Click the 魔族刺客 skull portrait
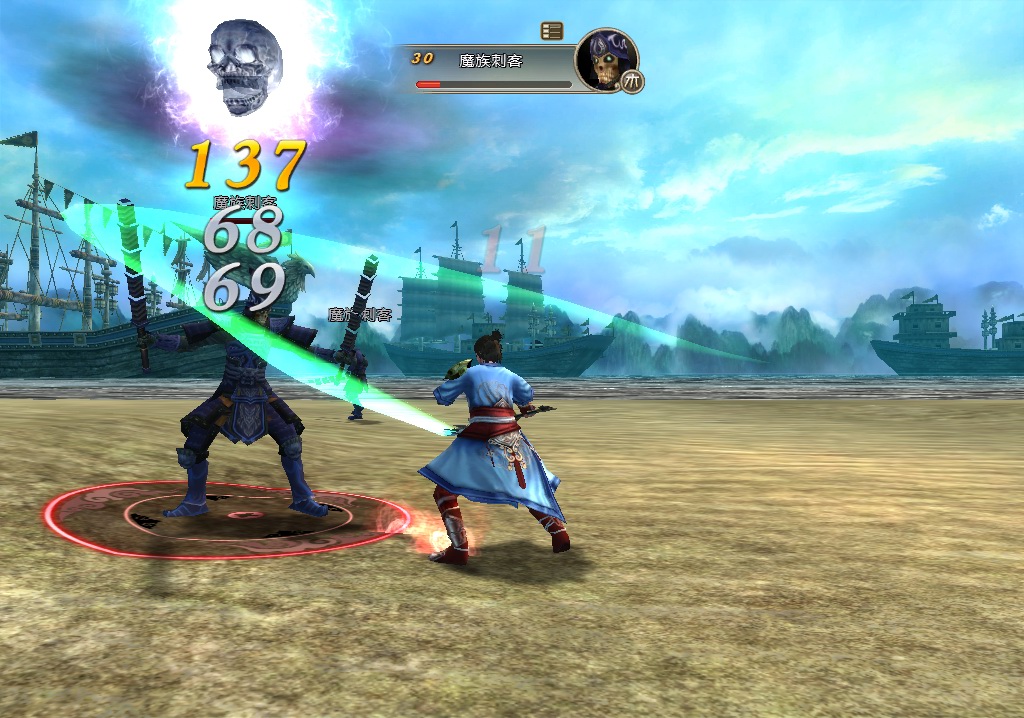Viewport: 1024px width, 718px height. point(604,59)
